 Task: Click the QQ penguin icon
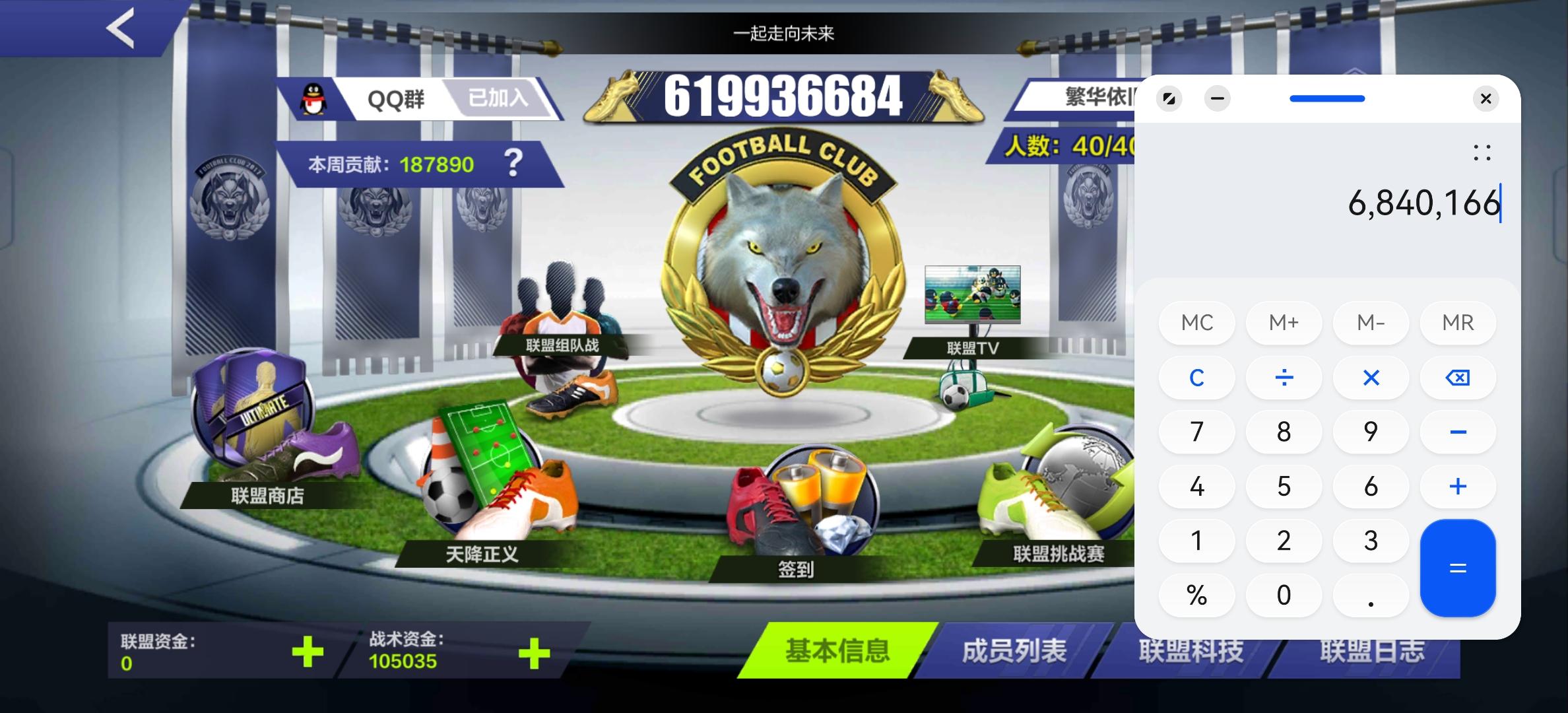(x=311, y=98)
